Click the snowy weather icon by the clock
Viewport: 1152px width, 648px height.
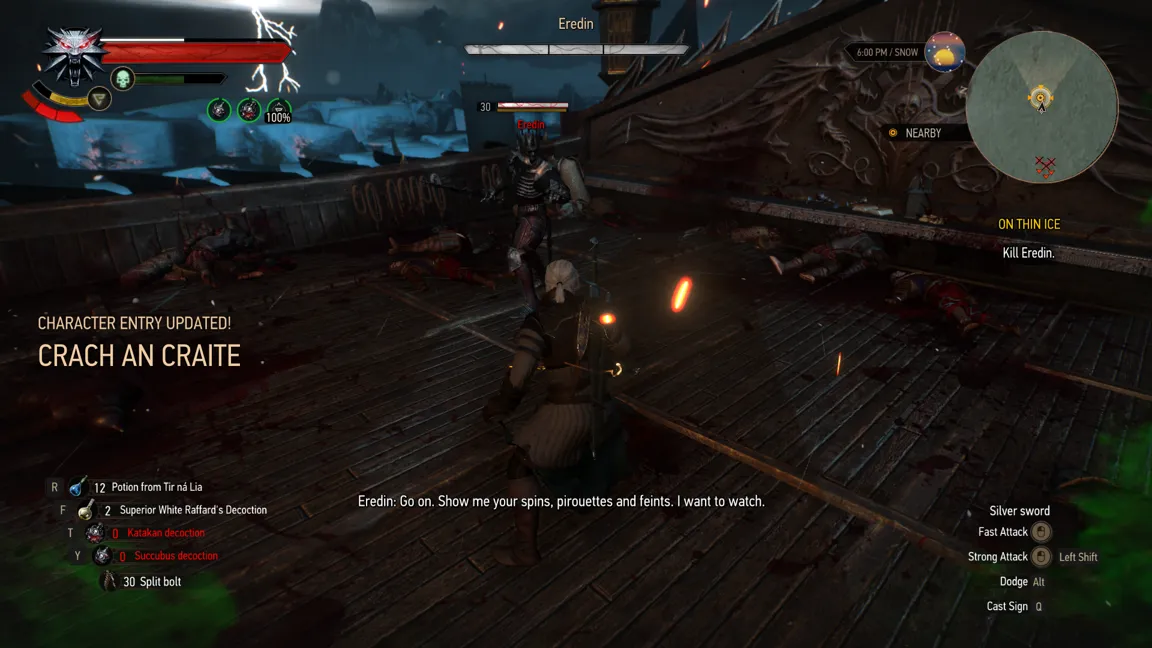point(944,52)
